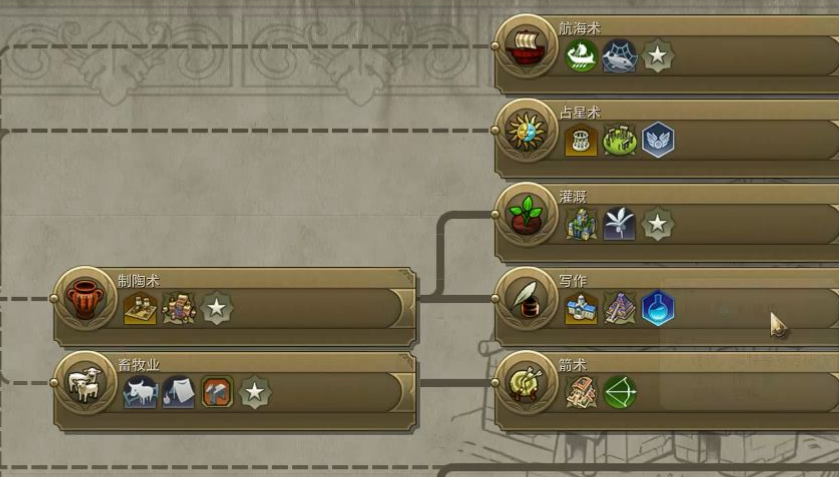Research the 箭术 archery technology
The width and height of the screenshot is (839, 477).
point(524,382)
